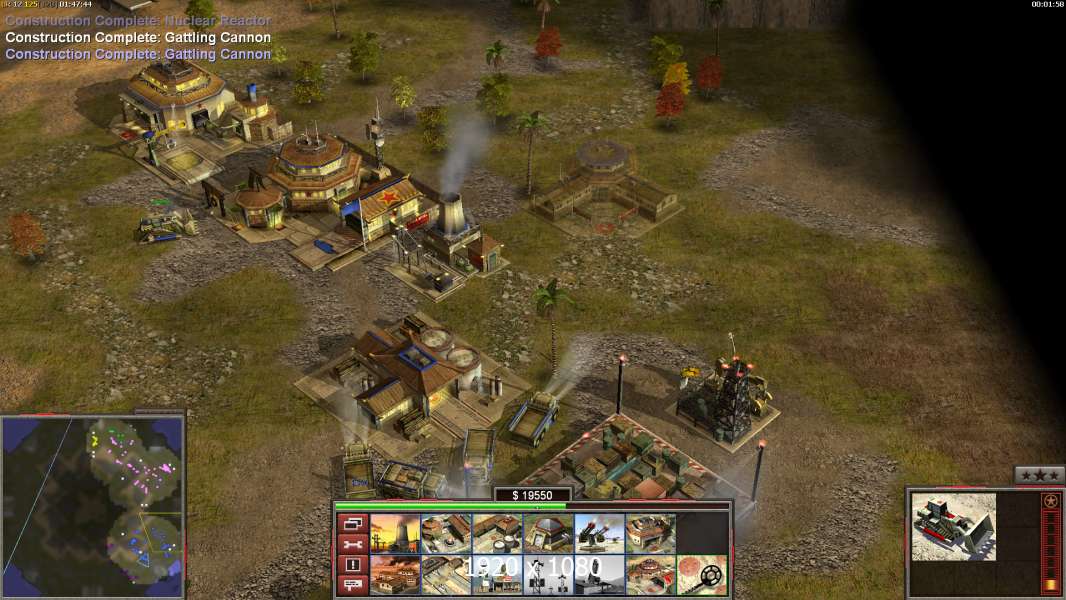This screenshot has width=1066, height=600.
Task: Click the tactical minimap
Action: [x=92, y=506]
